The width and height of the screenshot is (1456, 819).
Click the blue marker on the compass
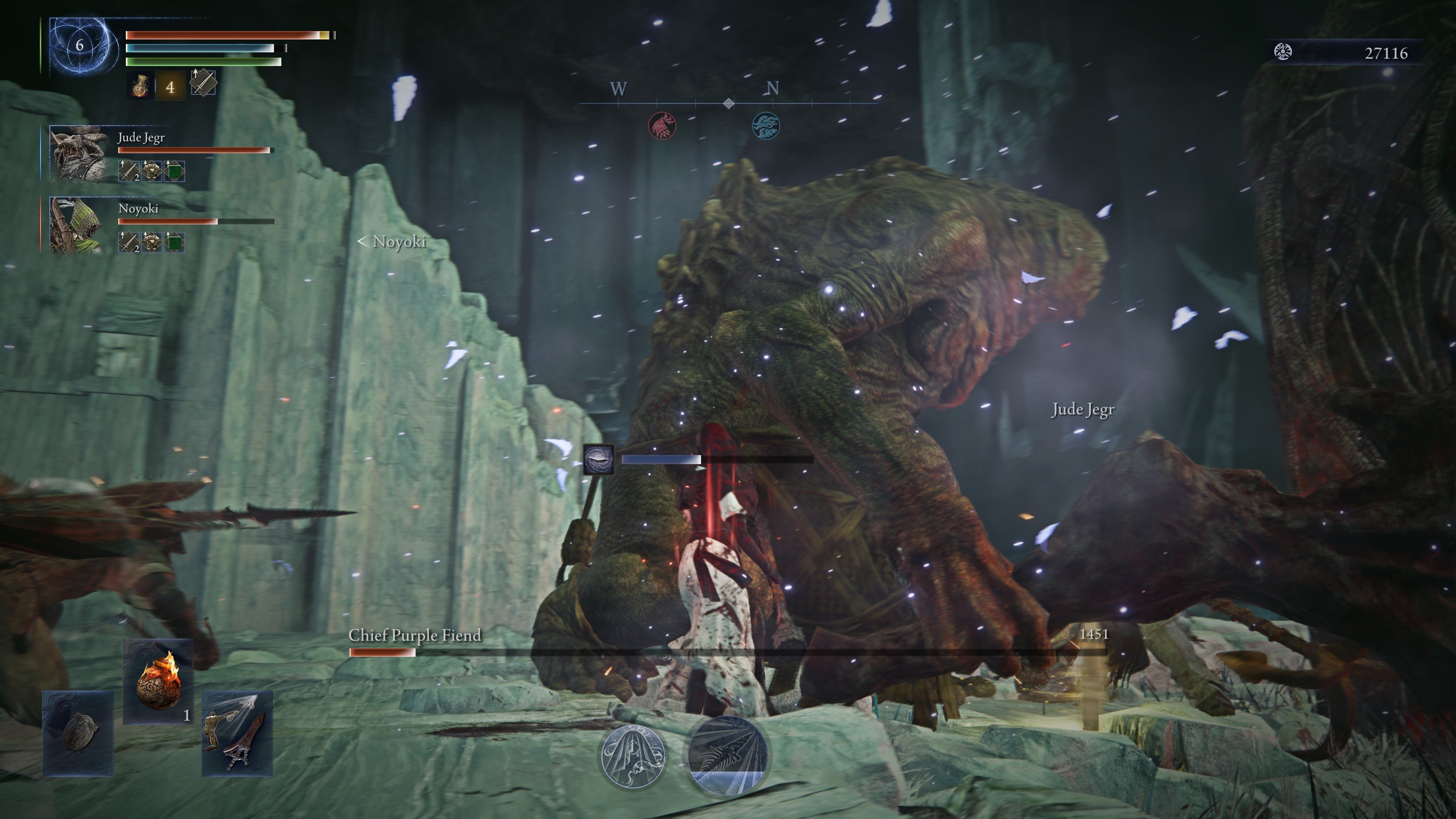point(766,126)
